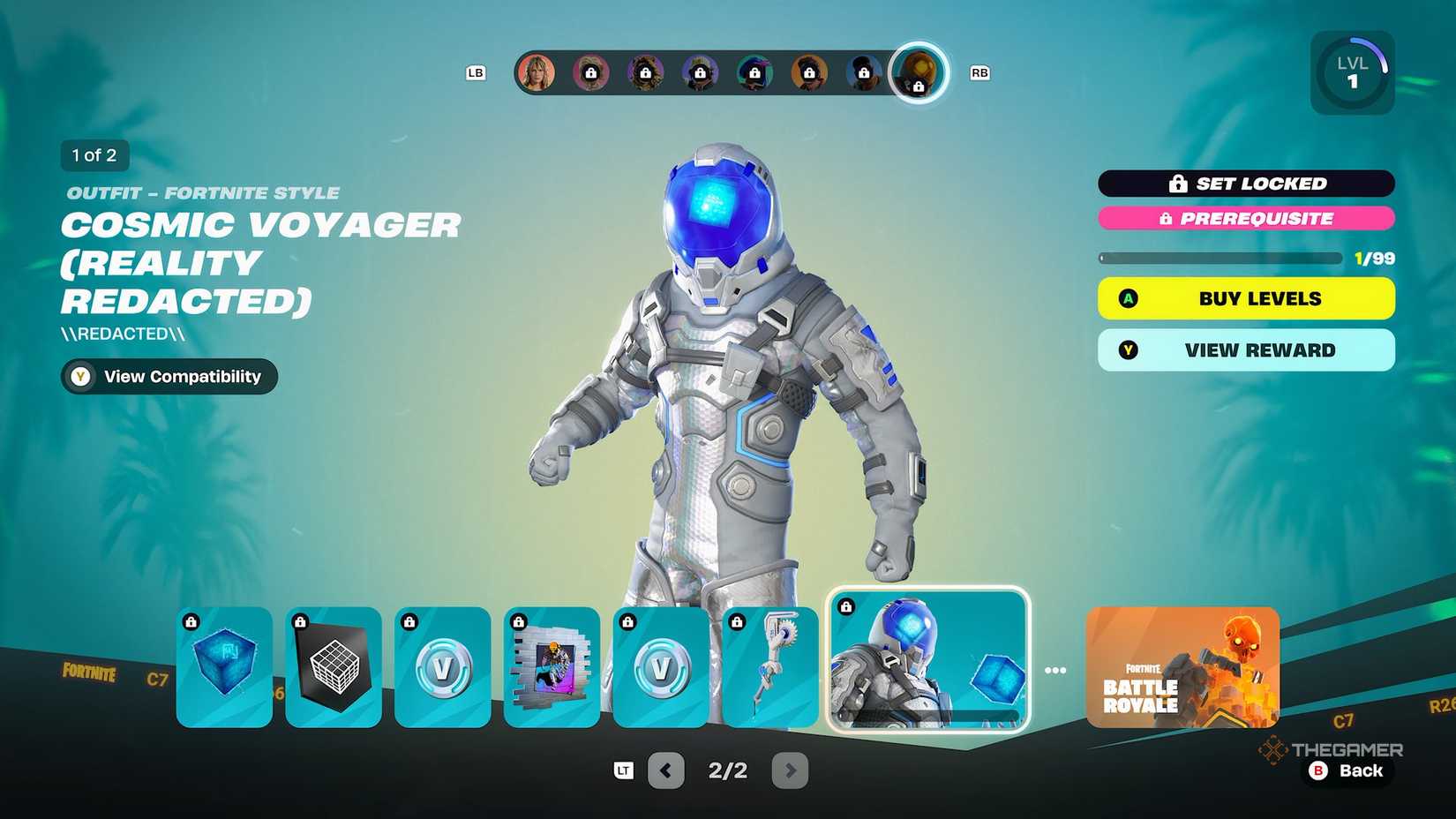Expand the ellipsis for more rewards
This screenshot has height=819, width=1456.
[x=1055, y=669]
